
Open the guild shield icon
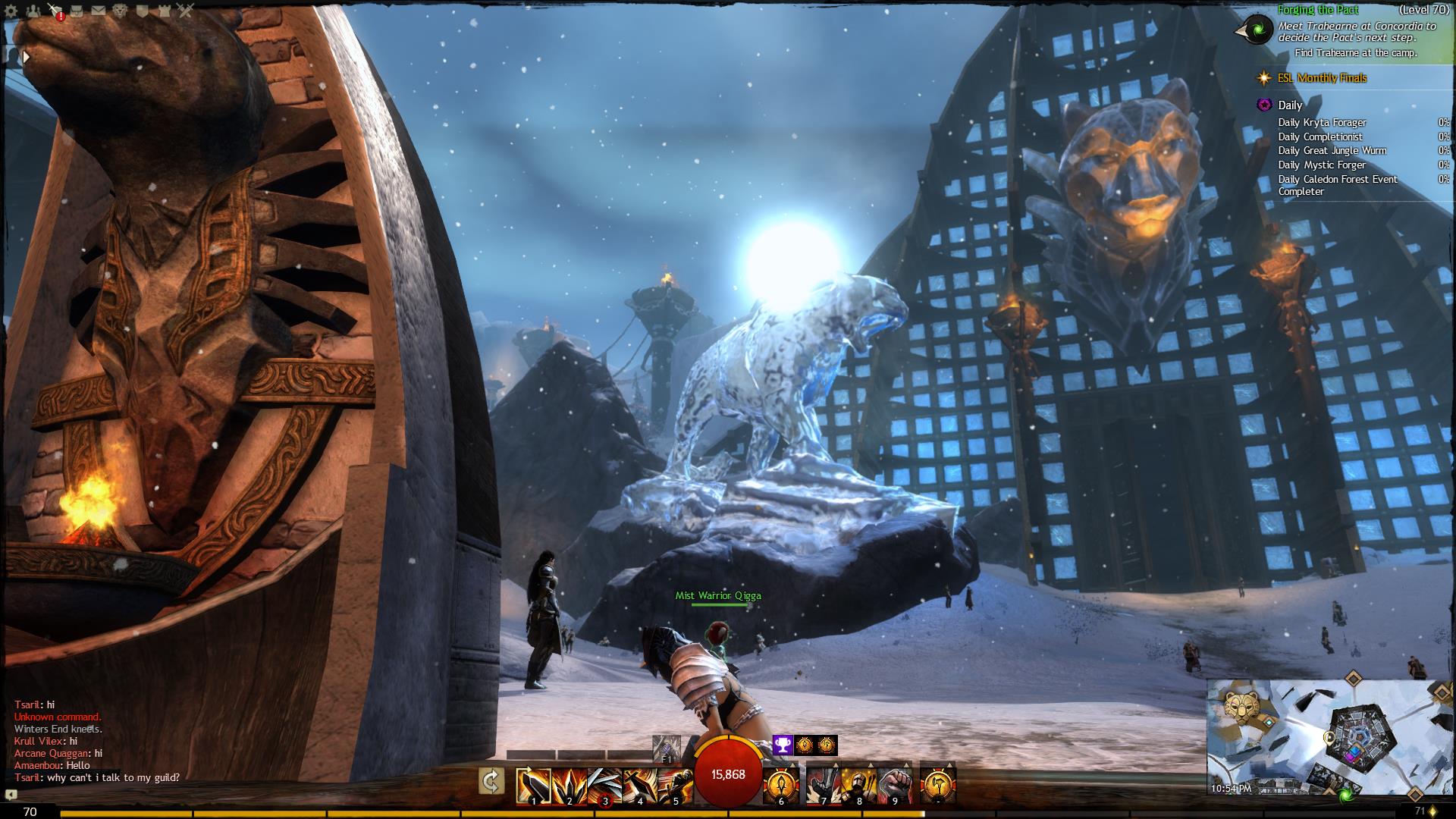[x=143, y=11]
